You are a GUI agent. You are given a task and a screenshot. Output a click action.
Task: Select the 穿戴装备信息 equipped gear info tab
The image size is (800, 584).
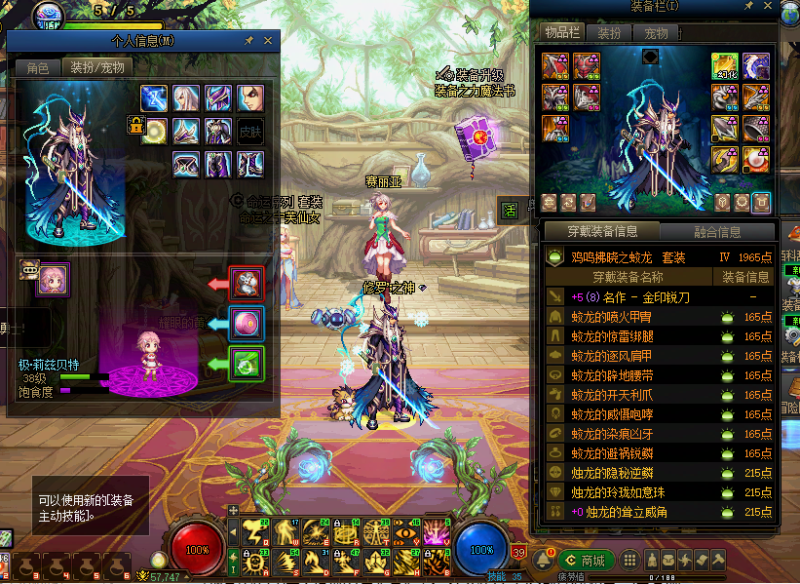[x=604, y=232]
